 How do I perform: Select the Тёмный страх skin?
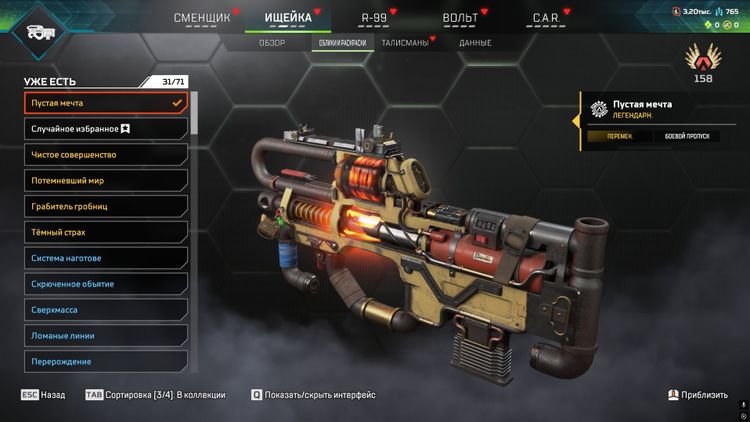click(106, 232)
